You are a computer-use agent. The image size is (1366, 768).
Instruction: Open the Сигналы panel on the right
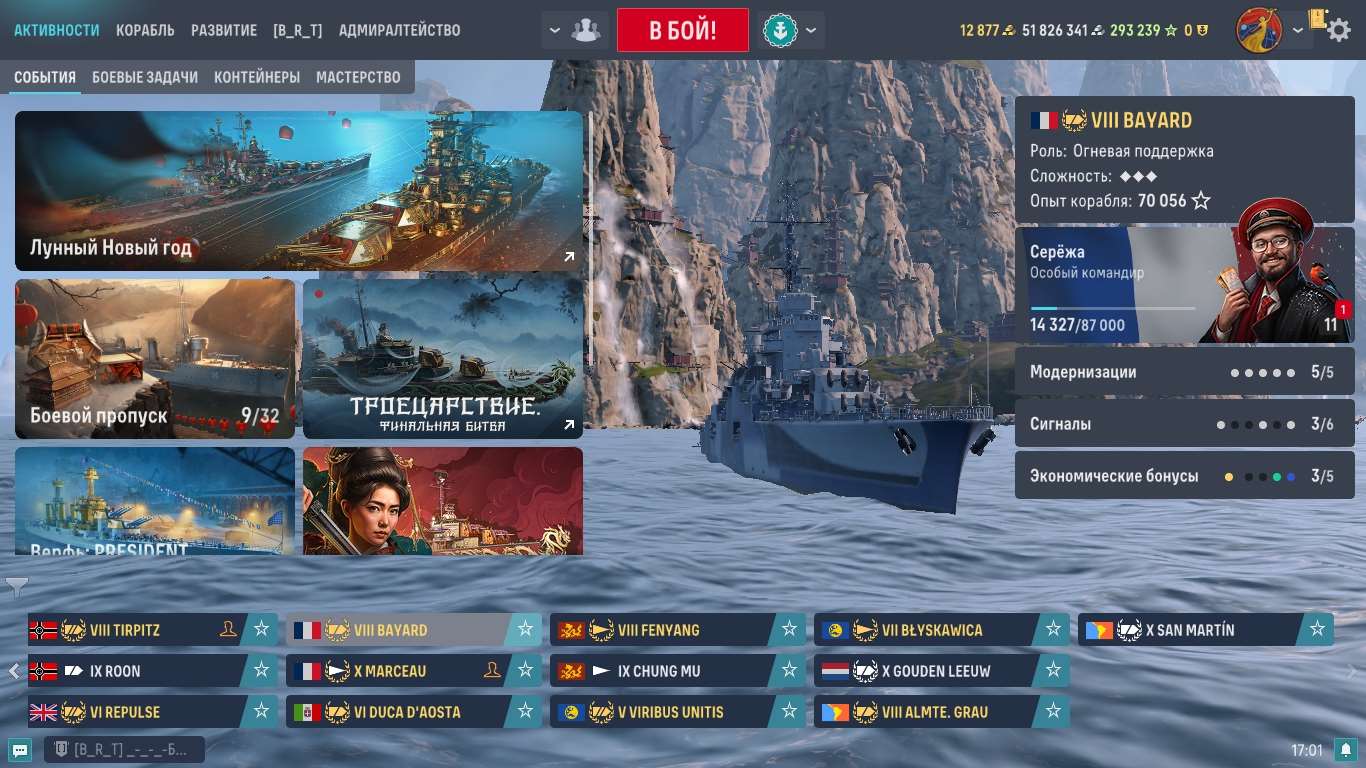[x=1185, y=423]
